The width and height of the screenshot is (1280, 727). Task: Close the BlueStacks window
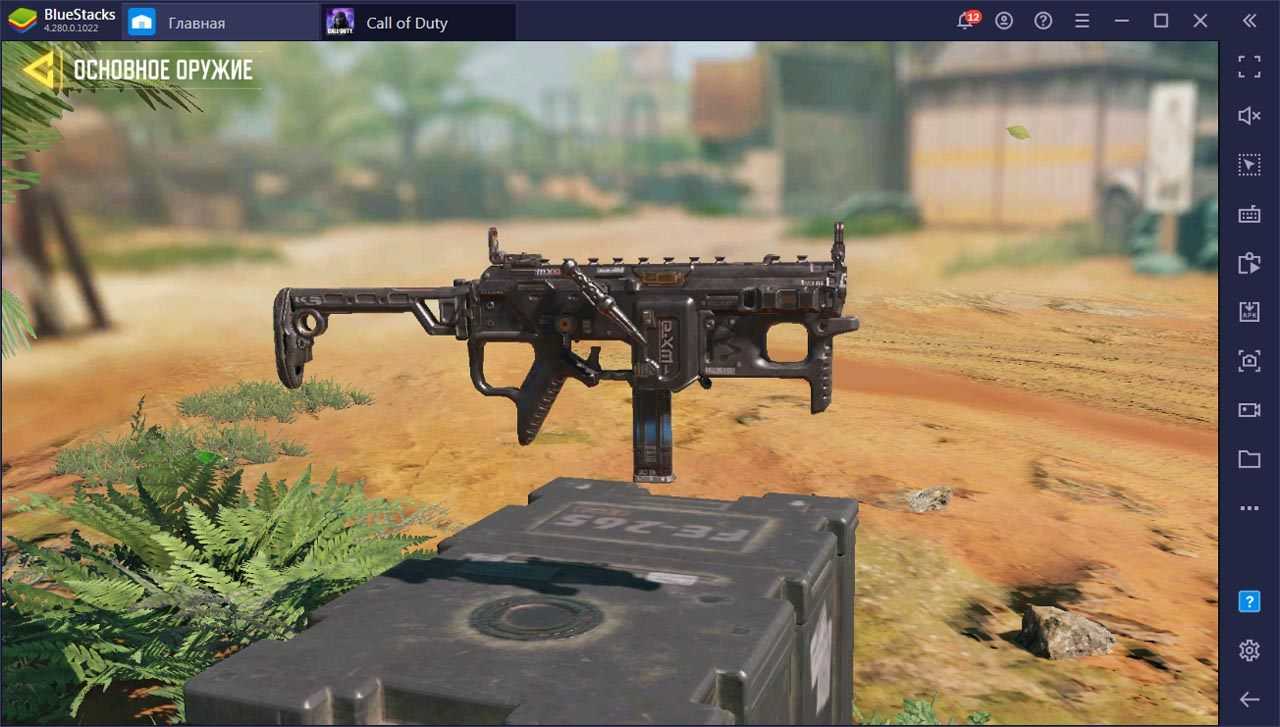(1200, 21)
